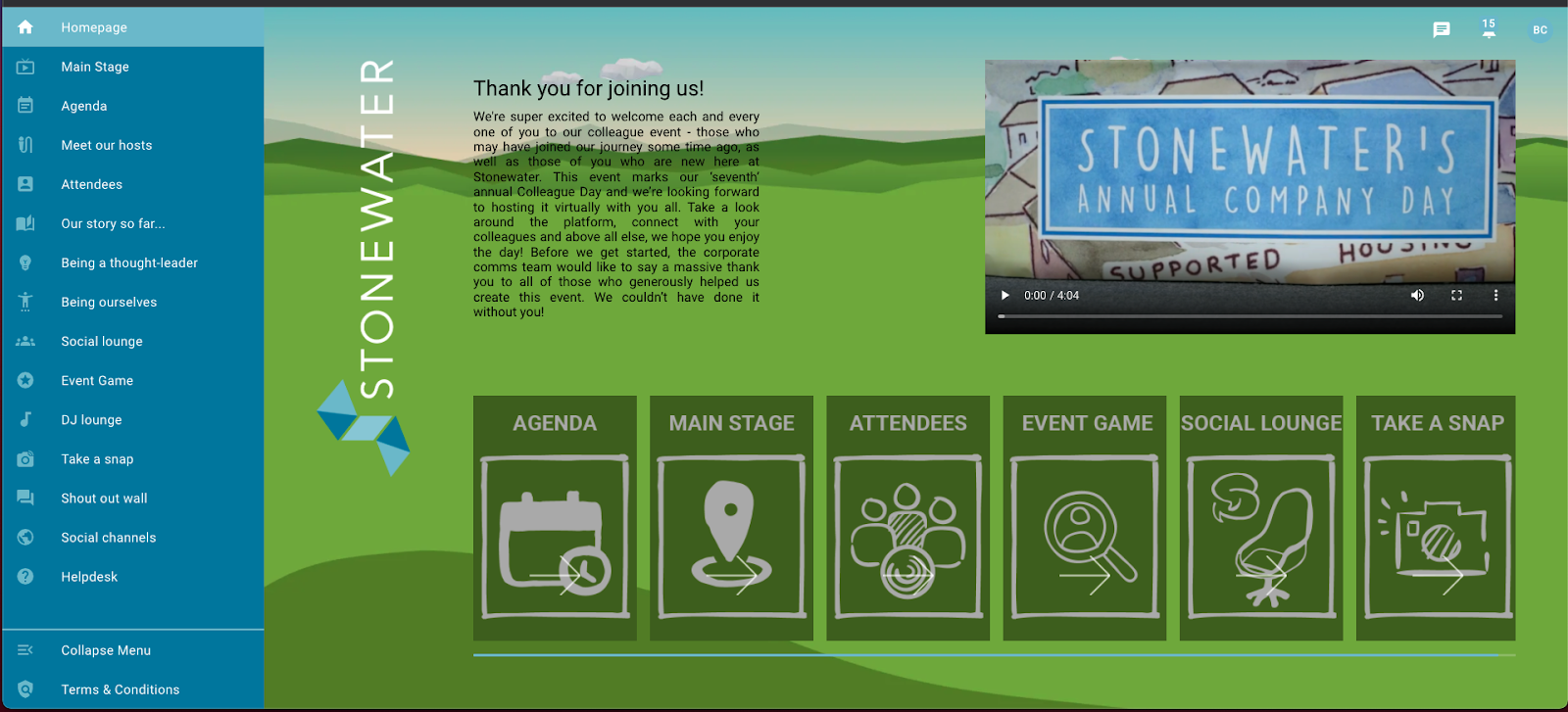Viewport: 1568px width, 712px height.
Task: Click the Social channels globe icon
Action: pos(26,537)
